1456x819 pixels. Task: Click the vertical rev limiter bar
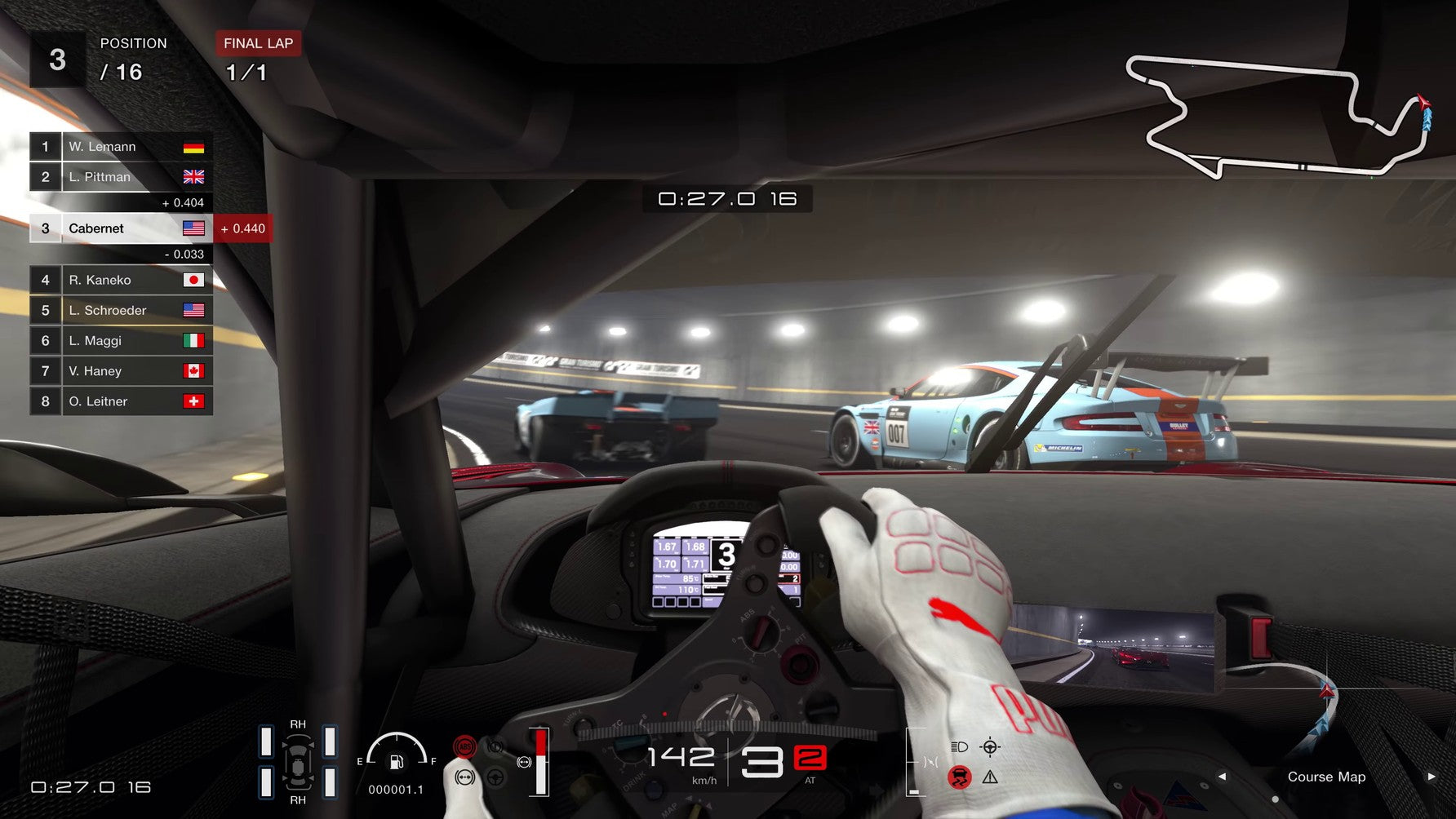coord(539,761)
